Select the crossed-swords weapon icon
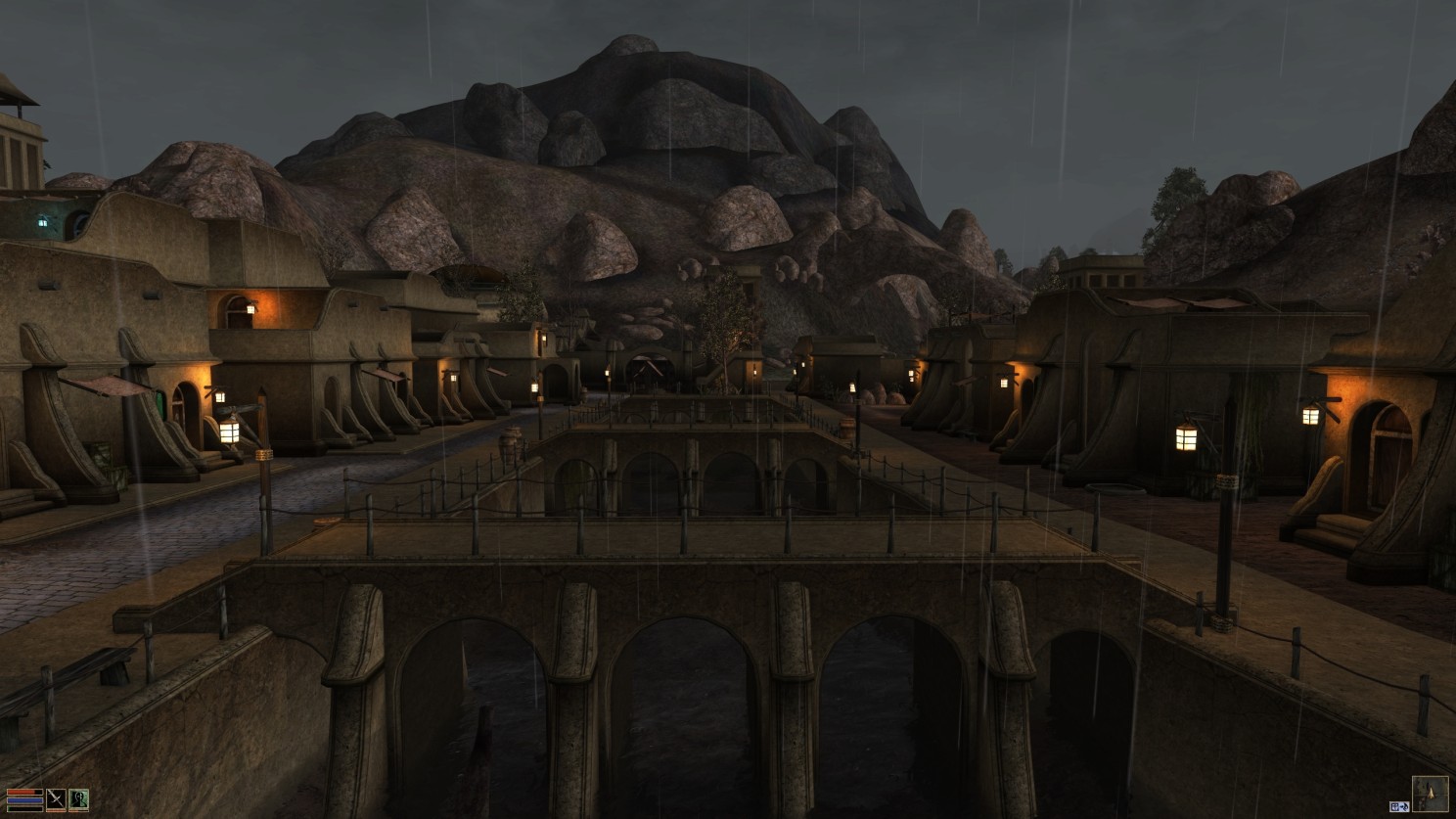Screen dimensions: 1456x819 (56, 798)
